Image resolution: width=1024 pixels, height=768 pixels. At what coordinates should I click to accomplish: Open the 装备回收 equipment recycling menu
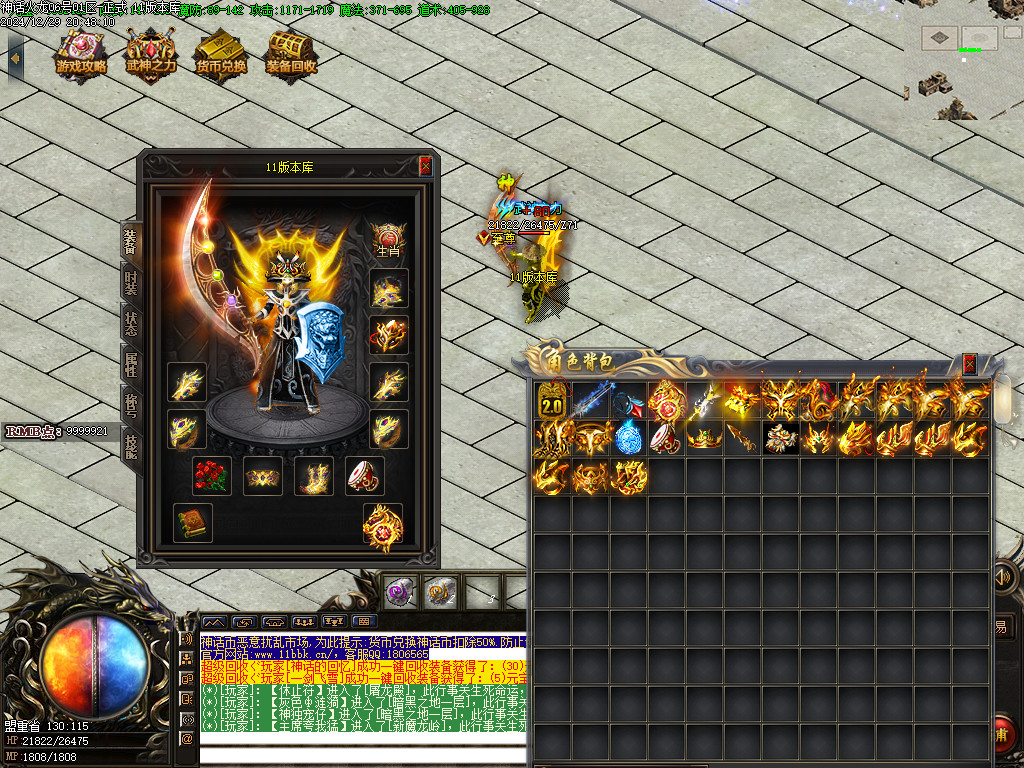pos(291,52)
